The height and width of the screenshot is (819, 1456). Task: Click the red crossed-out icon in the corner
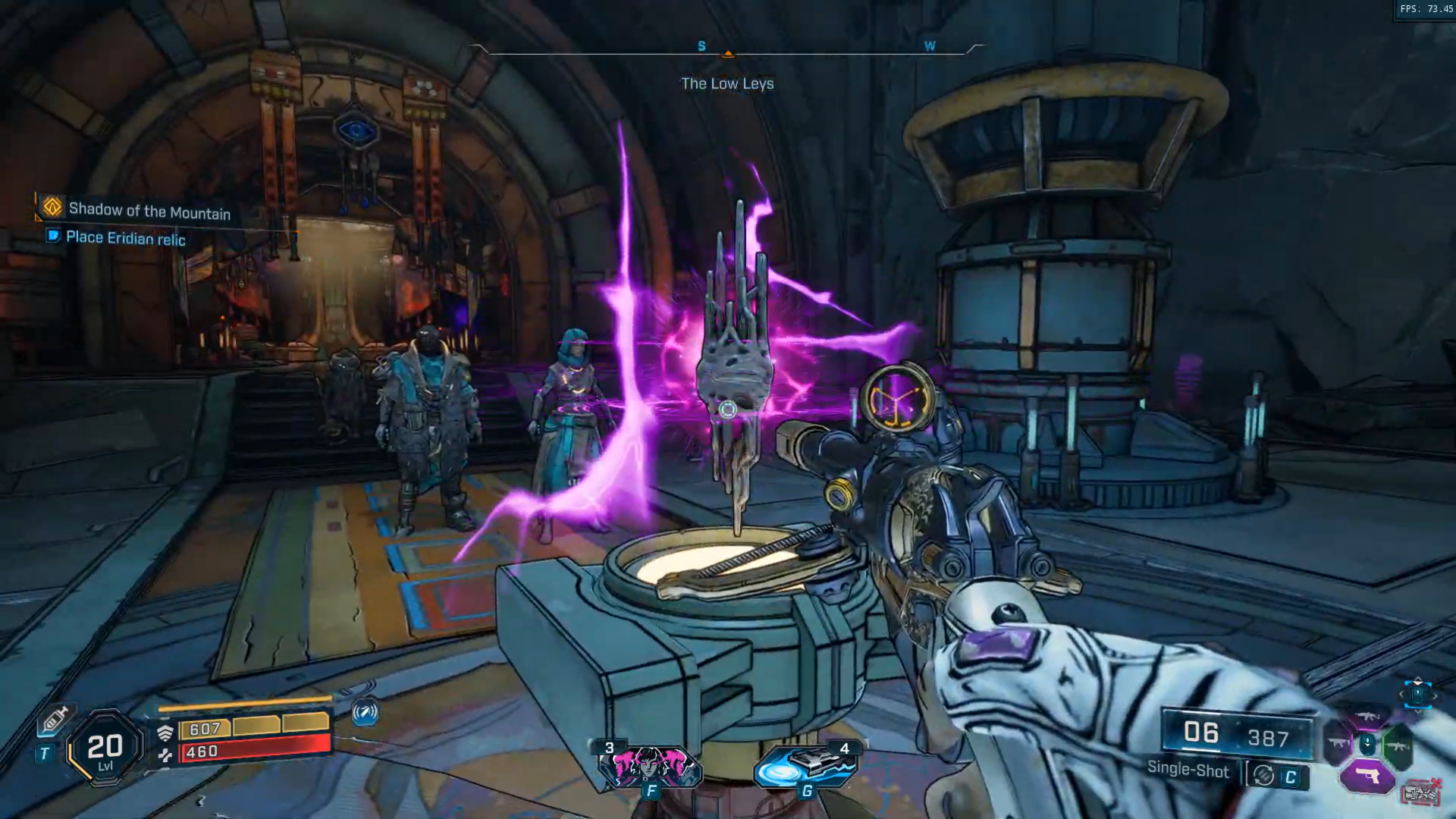(1421, 792)
